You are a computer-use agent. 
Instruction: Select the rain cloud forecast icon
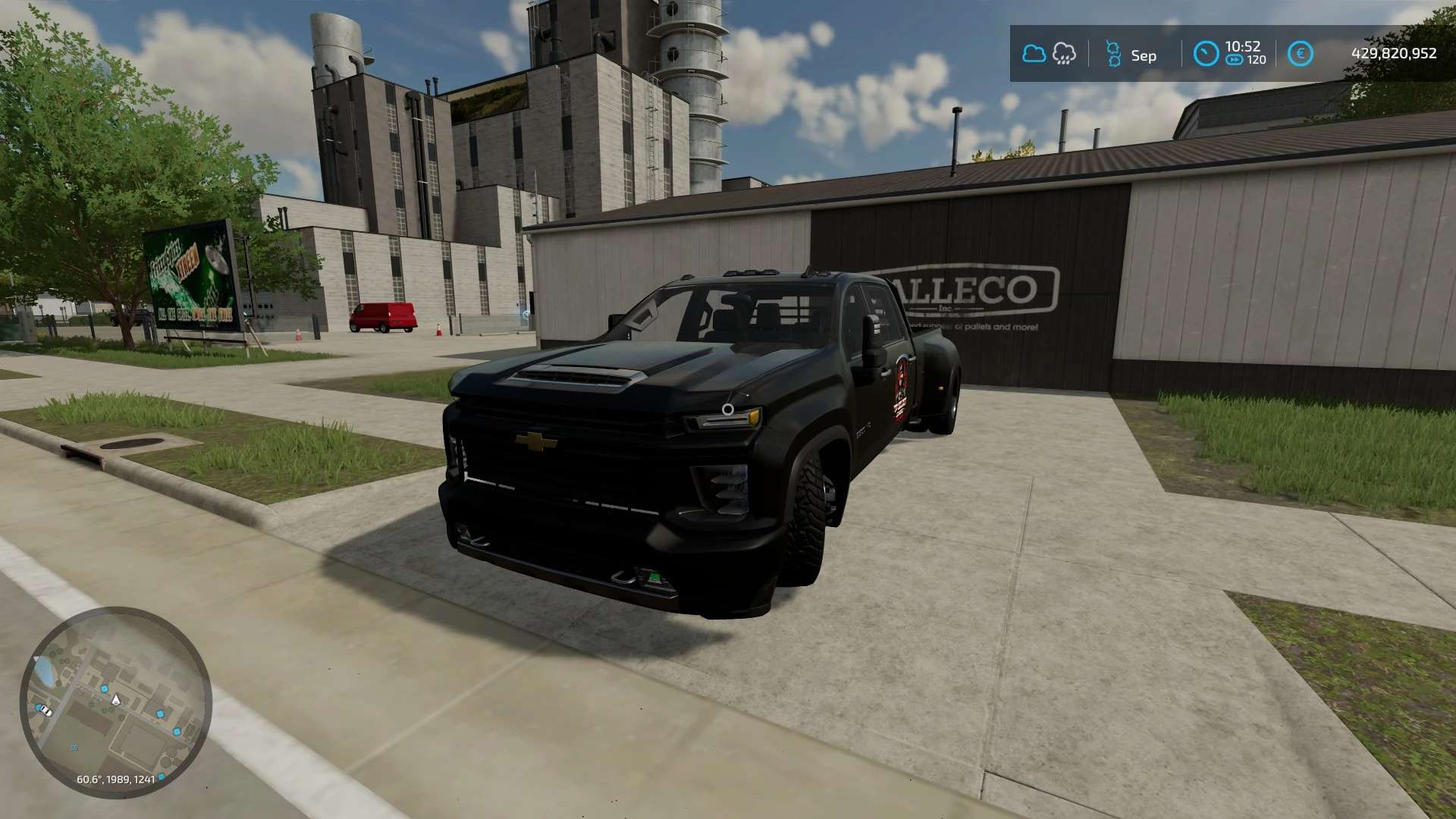[x=1064, y=54]
